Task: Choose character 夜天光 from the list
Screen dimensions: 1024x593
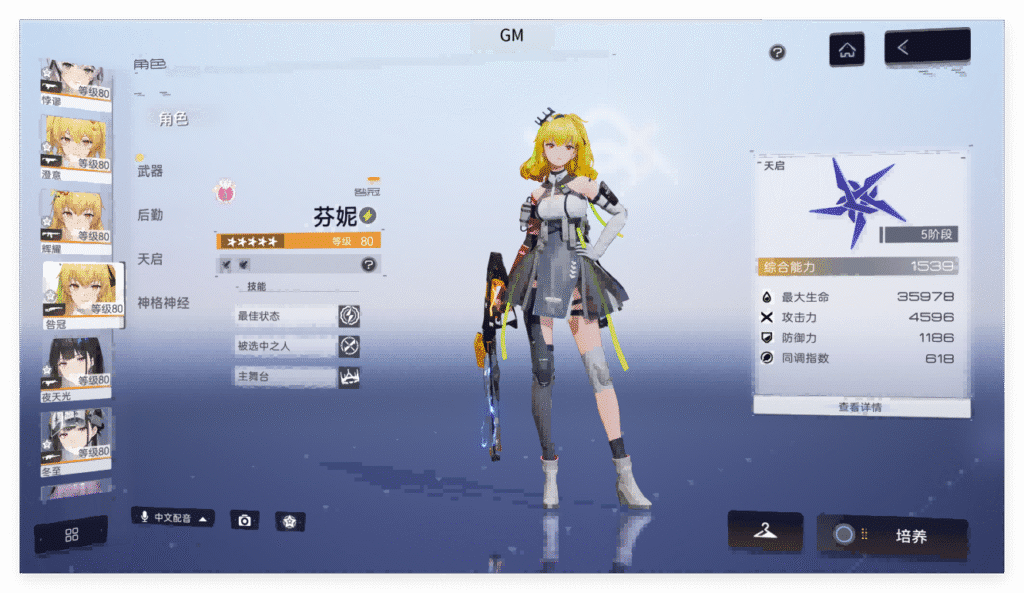Action: pyautogui.click(x=75, y=370)
